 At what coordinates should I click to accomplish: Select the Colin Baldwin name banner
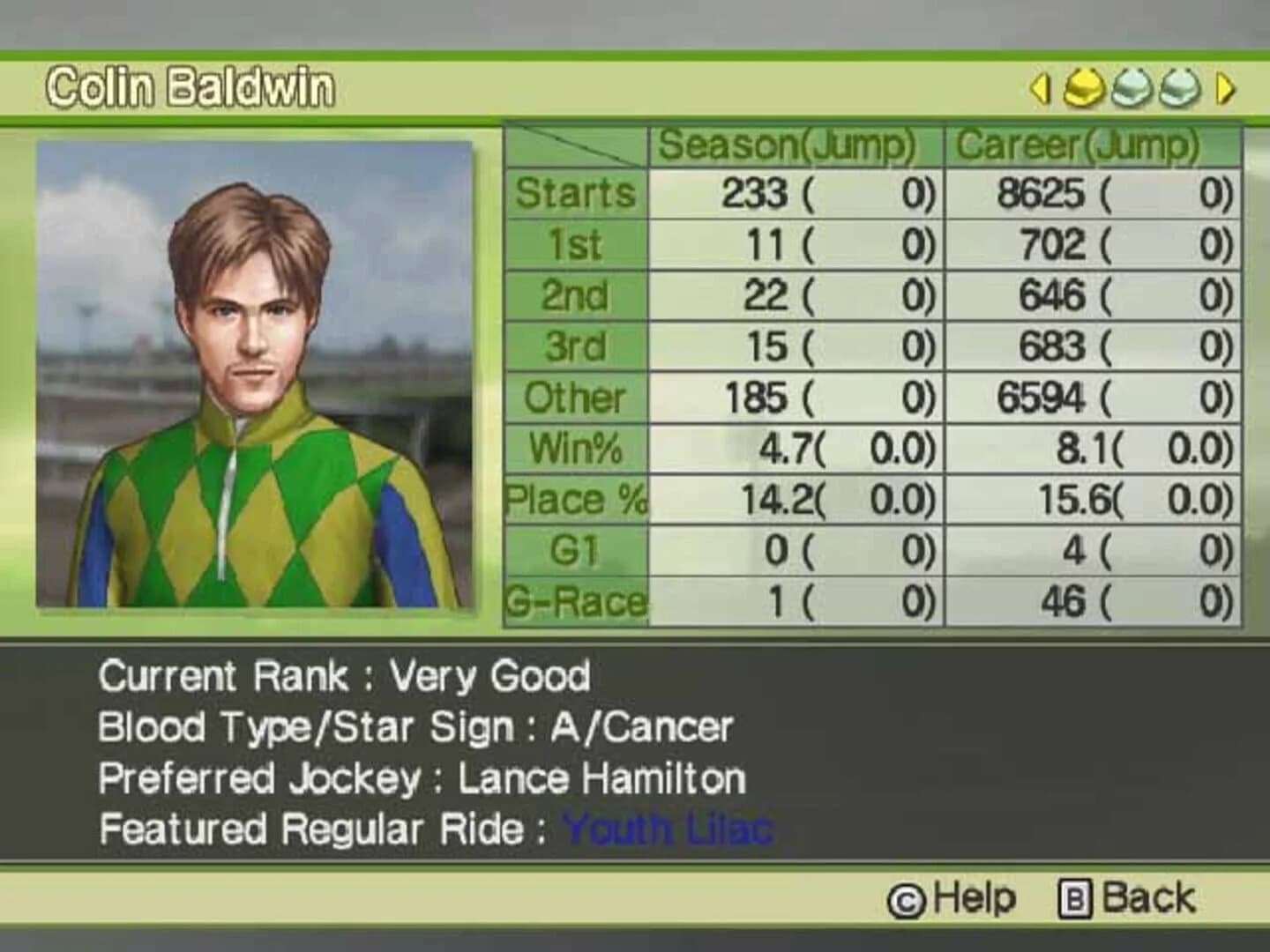pyautogui.click(x=192, y=86)
